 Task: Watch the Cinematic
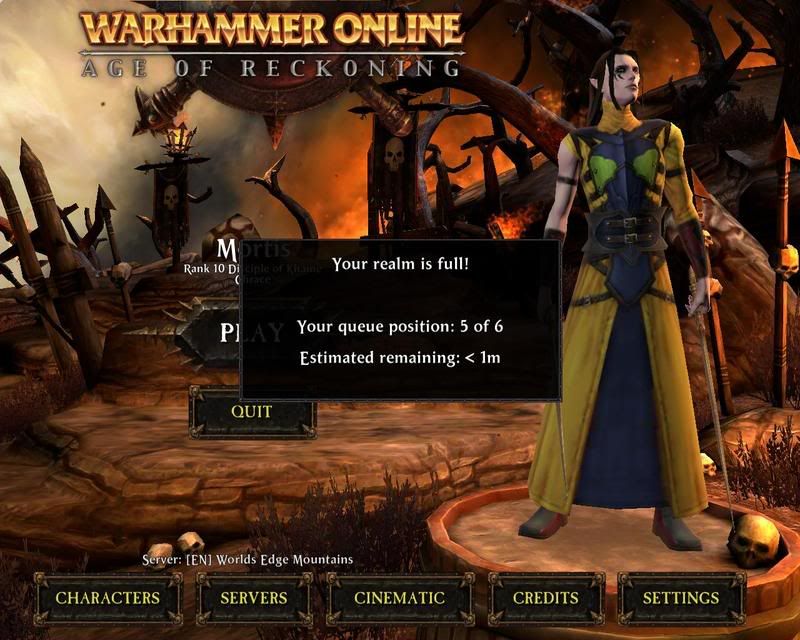click(399, 598)
